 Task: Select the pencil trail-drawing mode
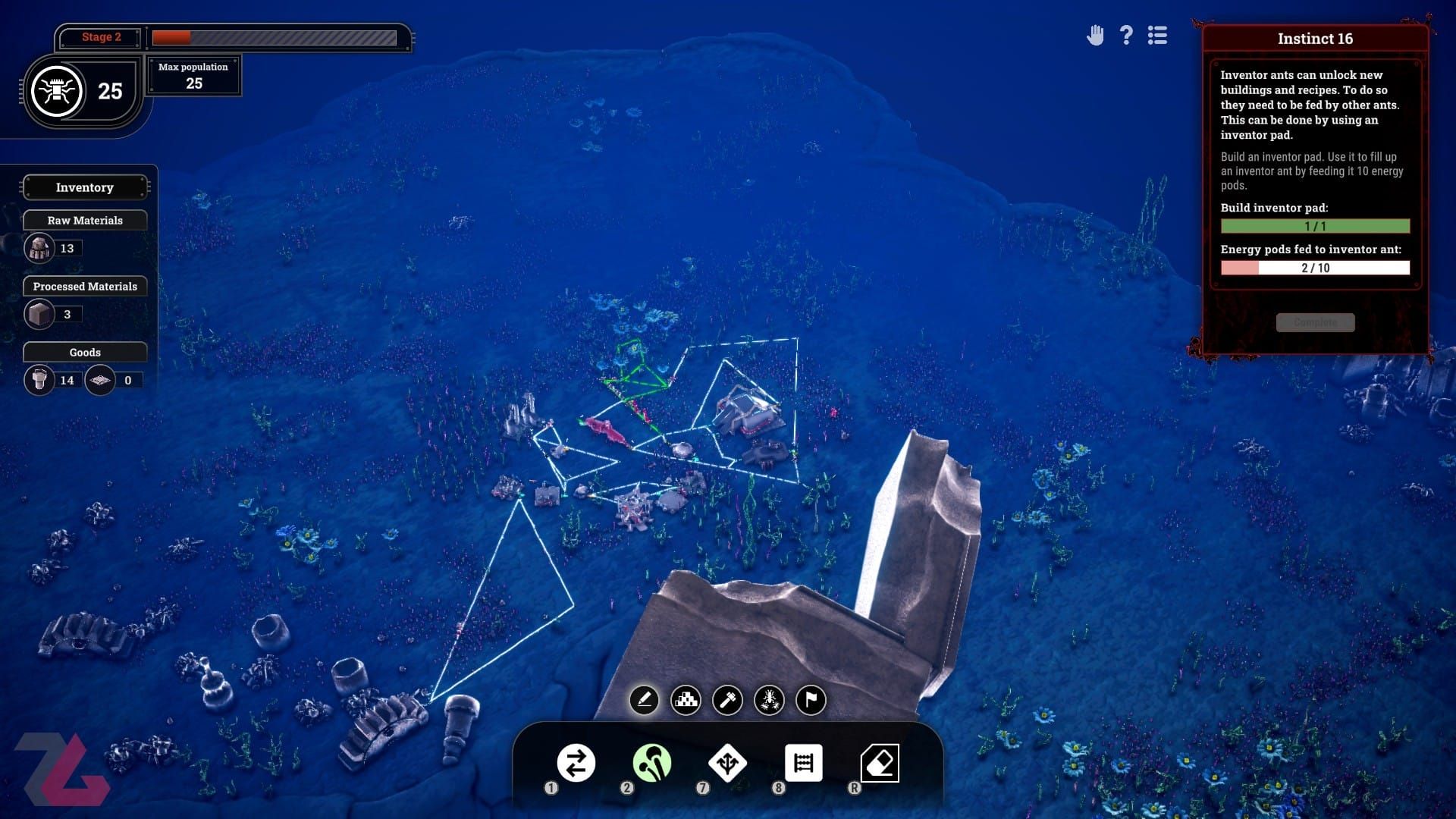pos(644,699)
